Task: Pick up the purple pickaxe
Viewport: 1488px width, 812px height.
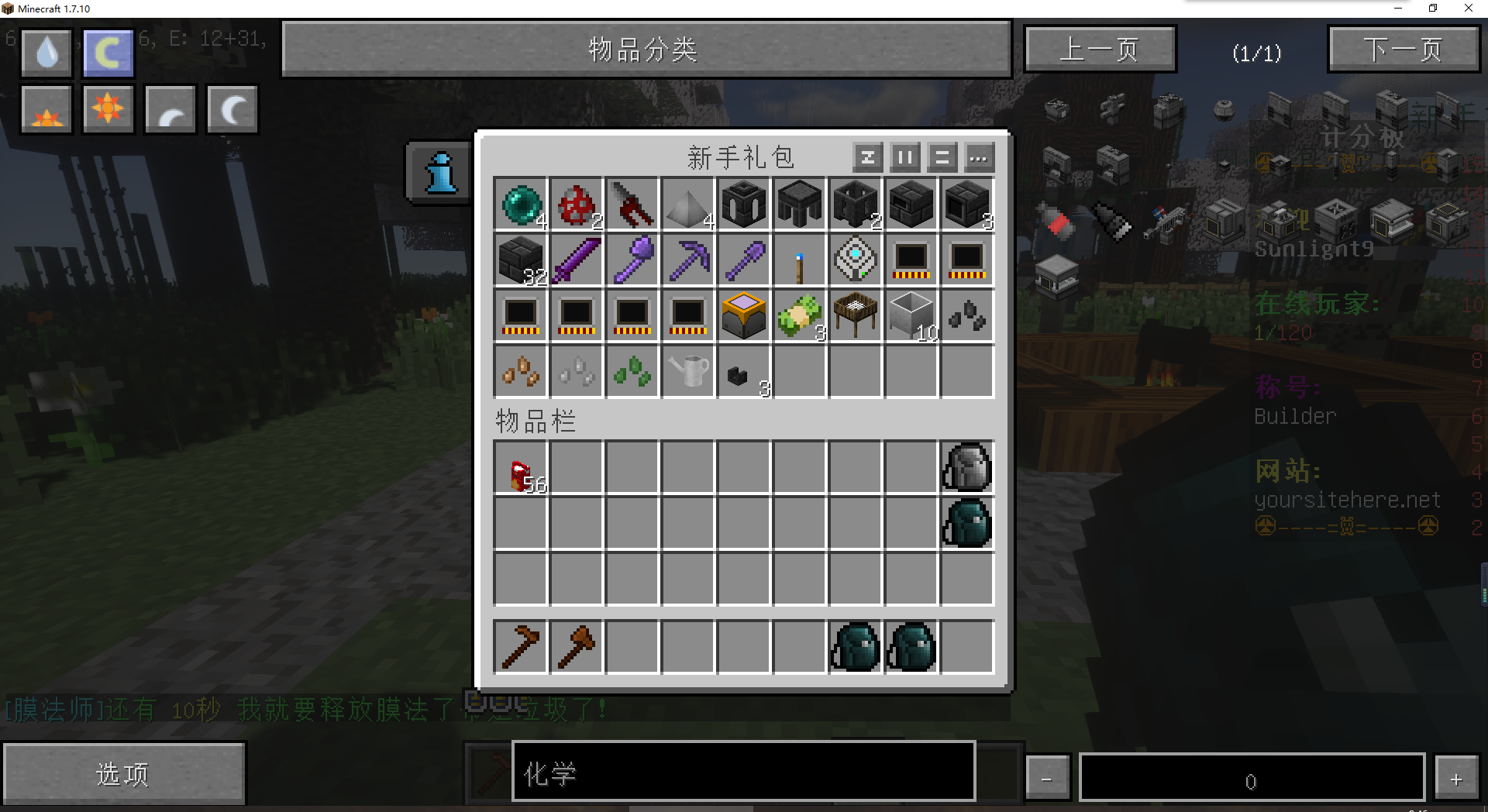Action: (688, 260)
